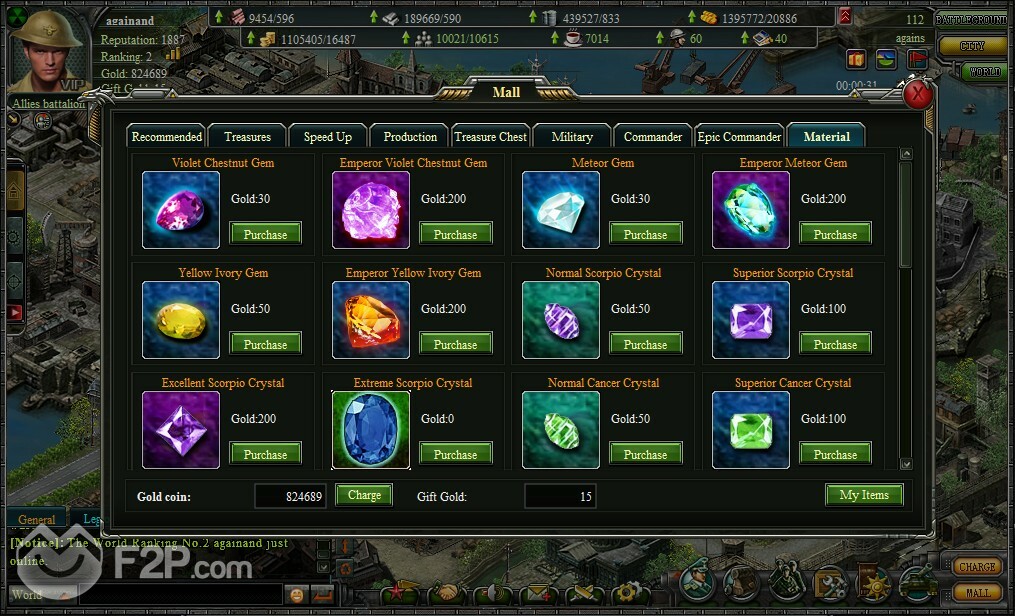Switch to the Recommended tab
Viewport: 1015px width, 616px height.
click(167, 137)
